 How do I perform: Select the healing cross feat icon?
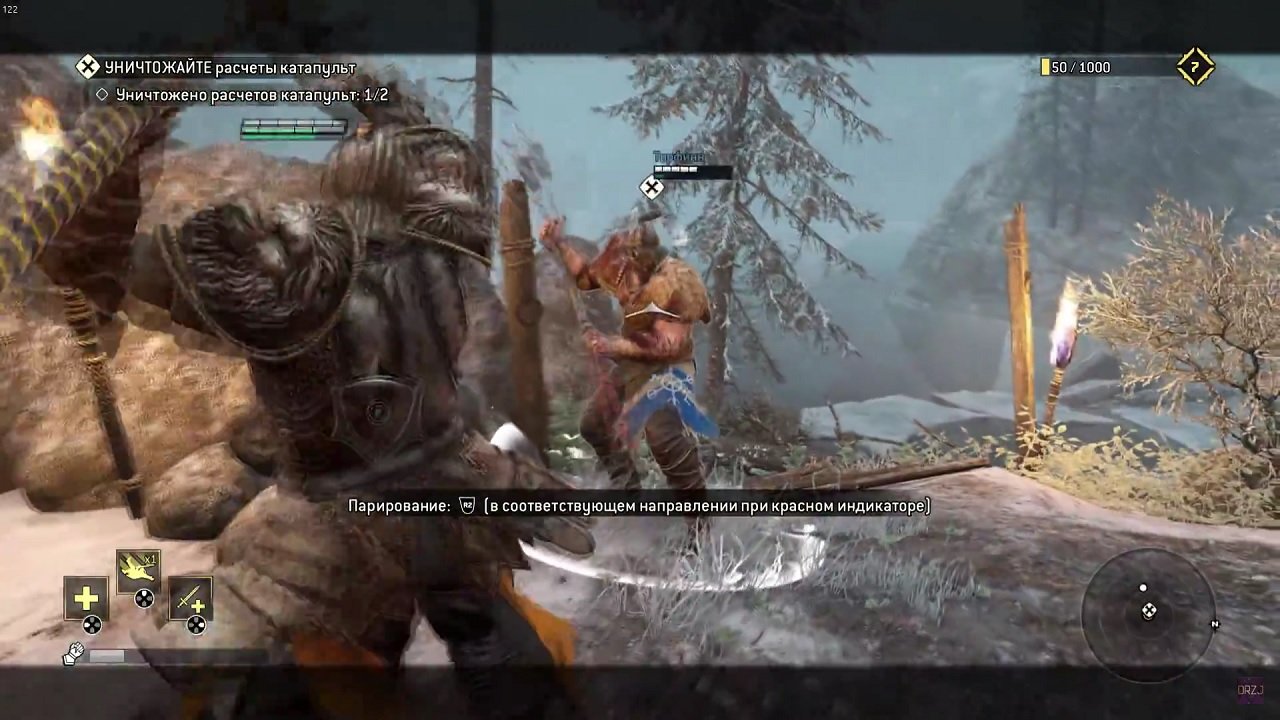[x=85, y=597]
